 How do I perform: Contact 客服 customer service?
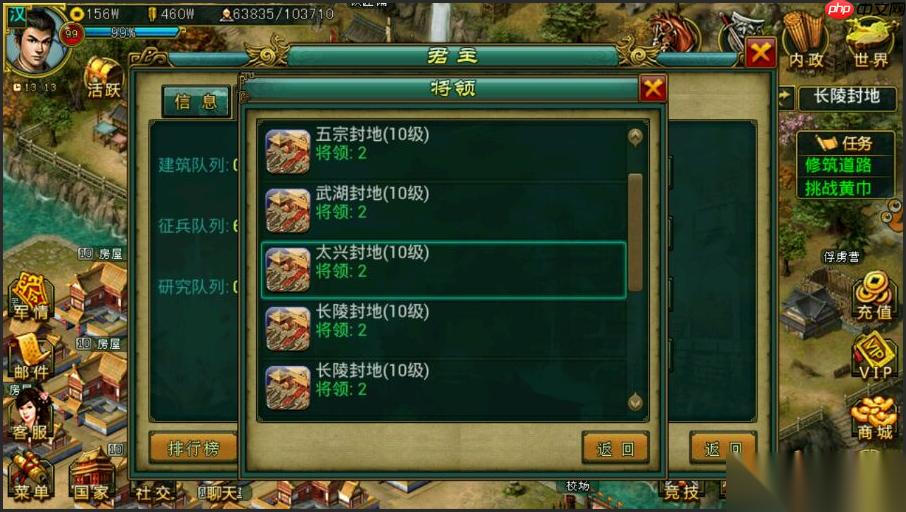pos(31,414)
